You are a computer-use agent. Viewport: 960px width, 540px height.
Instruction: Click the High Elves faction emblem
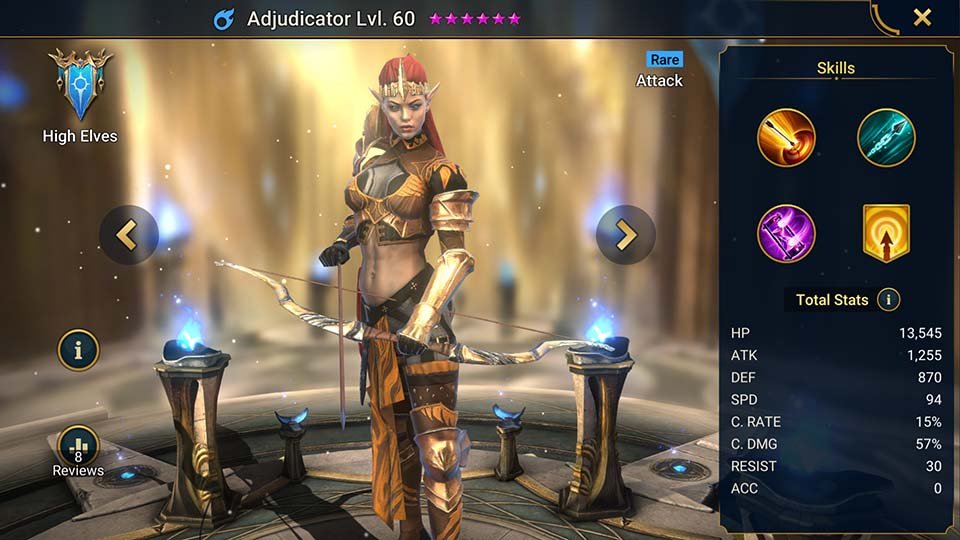click(x=80, y=85)
